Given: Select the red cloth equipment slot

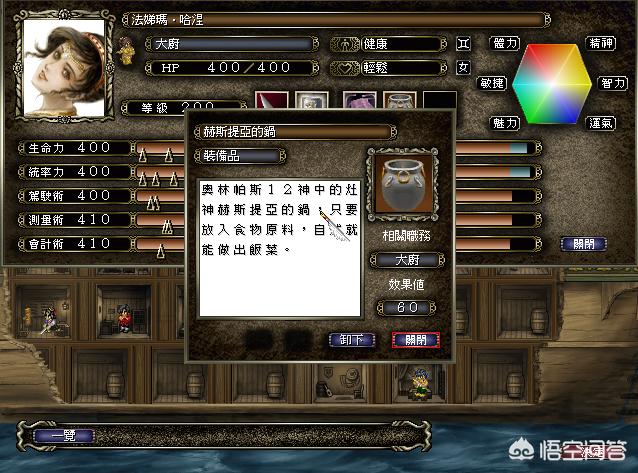Looking at the screenshot, I should click(x=271, y=102).
